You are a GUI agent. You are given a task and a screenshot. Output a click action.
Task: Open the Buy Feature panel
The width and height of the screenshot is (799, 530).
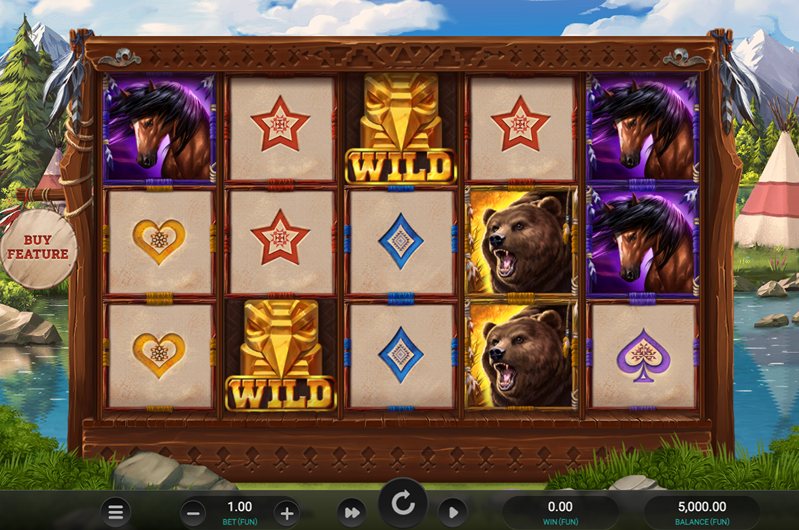point(38,246)
